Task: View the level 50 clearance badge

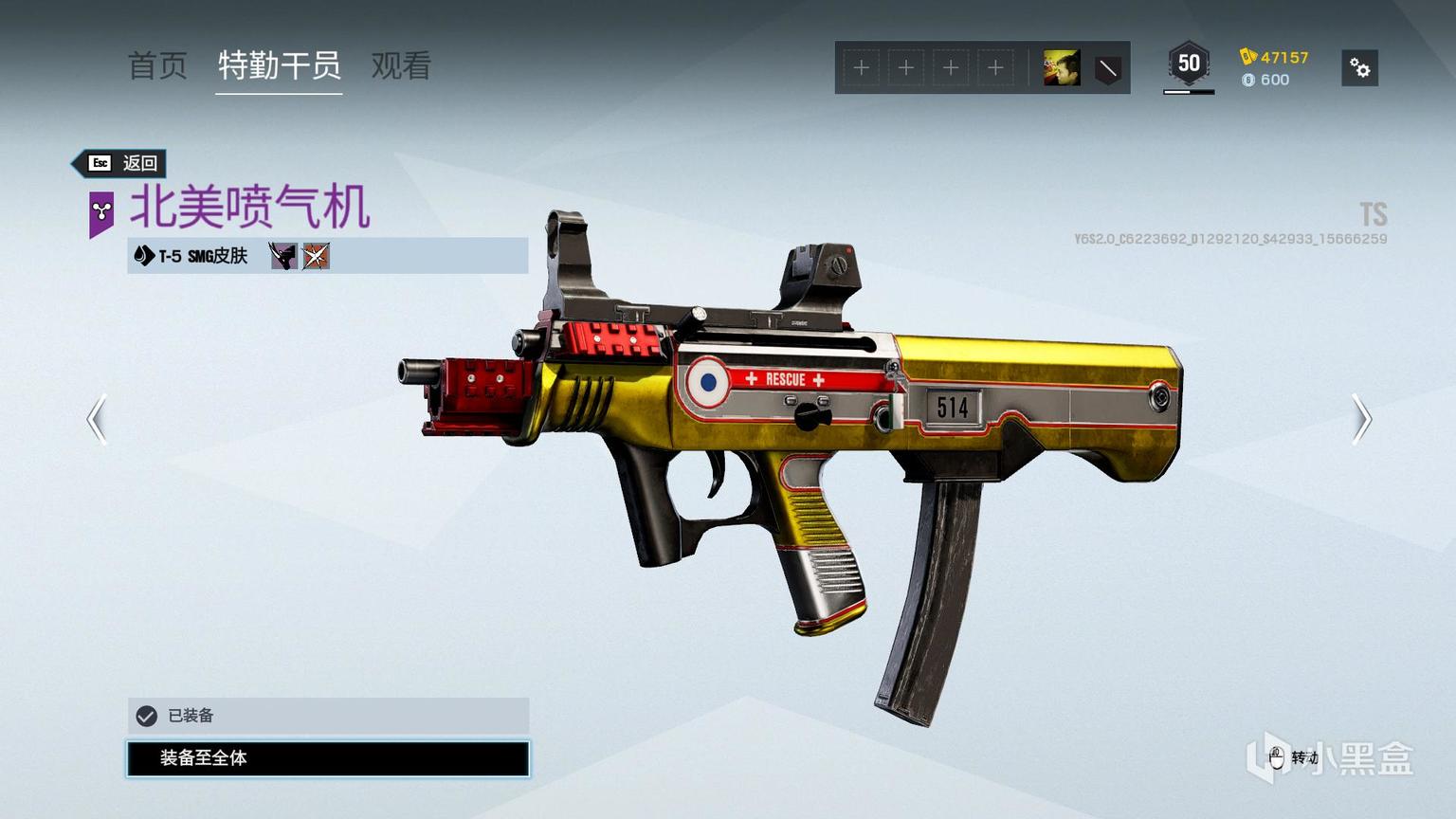Action: click(x=1189, y=64)
